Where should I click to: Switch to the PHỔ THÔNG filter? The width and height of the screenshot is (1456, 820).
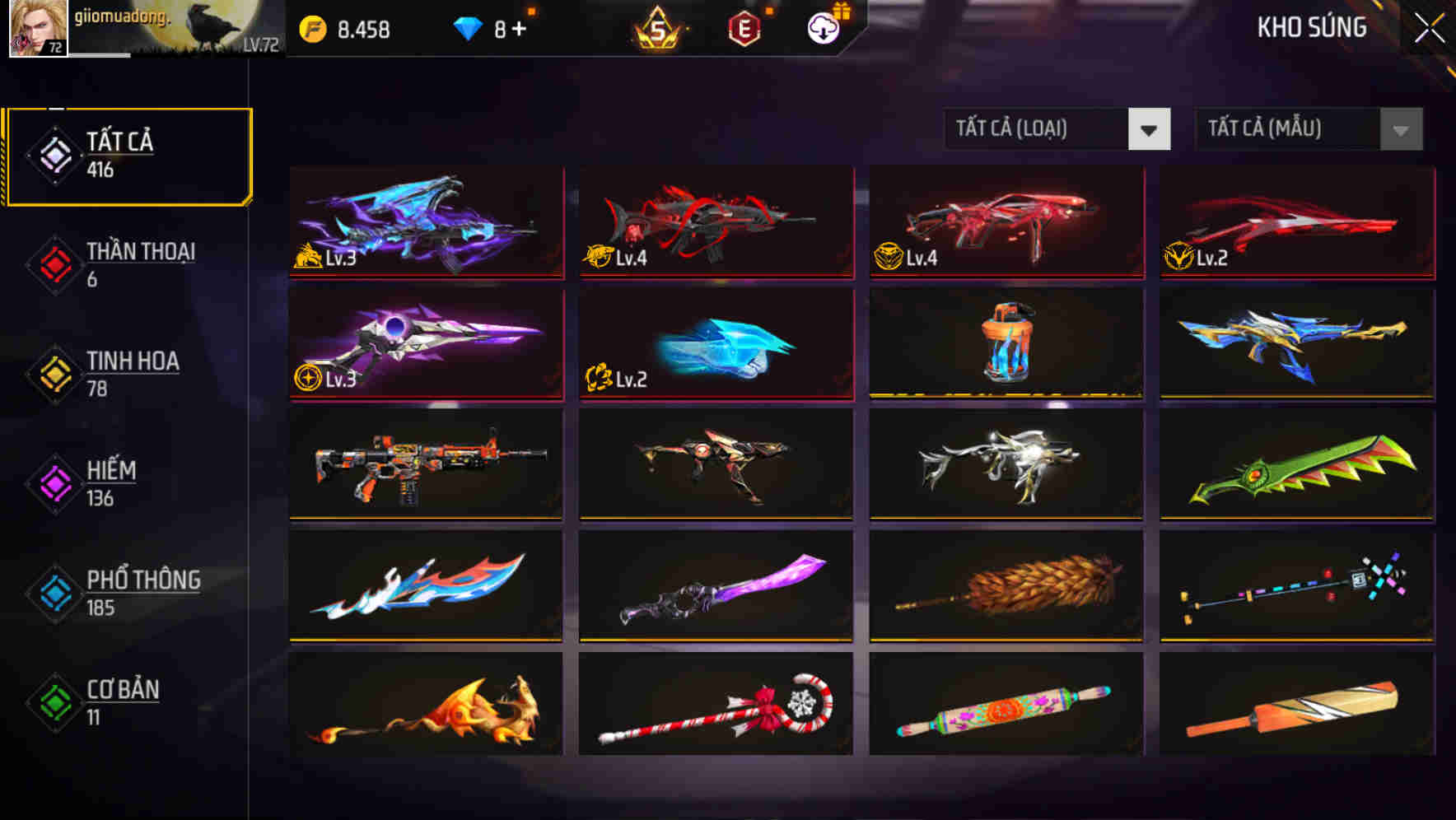(x=144, y=581)
